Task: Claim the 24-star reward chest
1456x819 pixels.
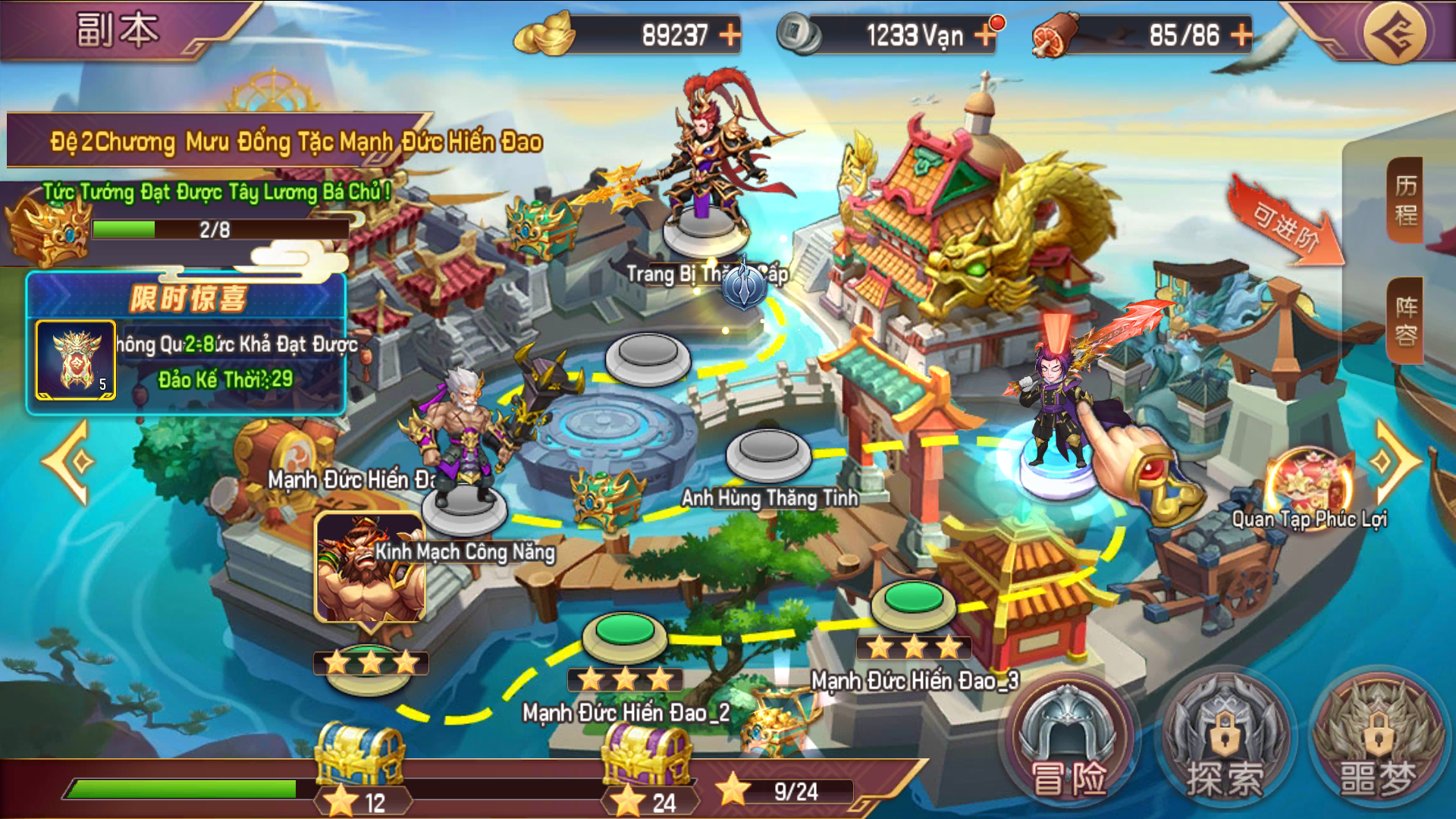Action: pos(646,755)
